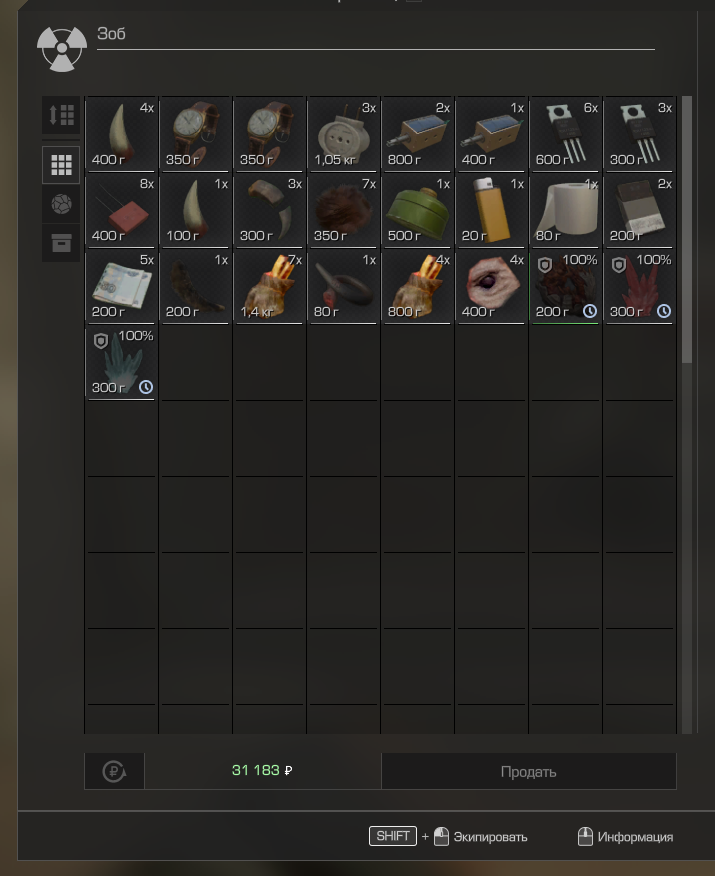Switch to the all-items grid filter tab
The width and height of the screenshot is (715, 876).
click(61, 165)
